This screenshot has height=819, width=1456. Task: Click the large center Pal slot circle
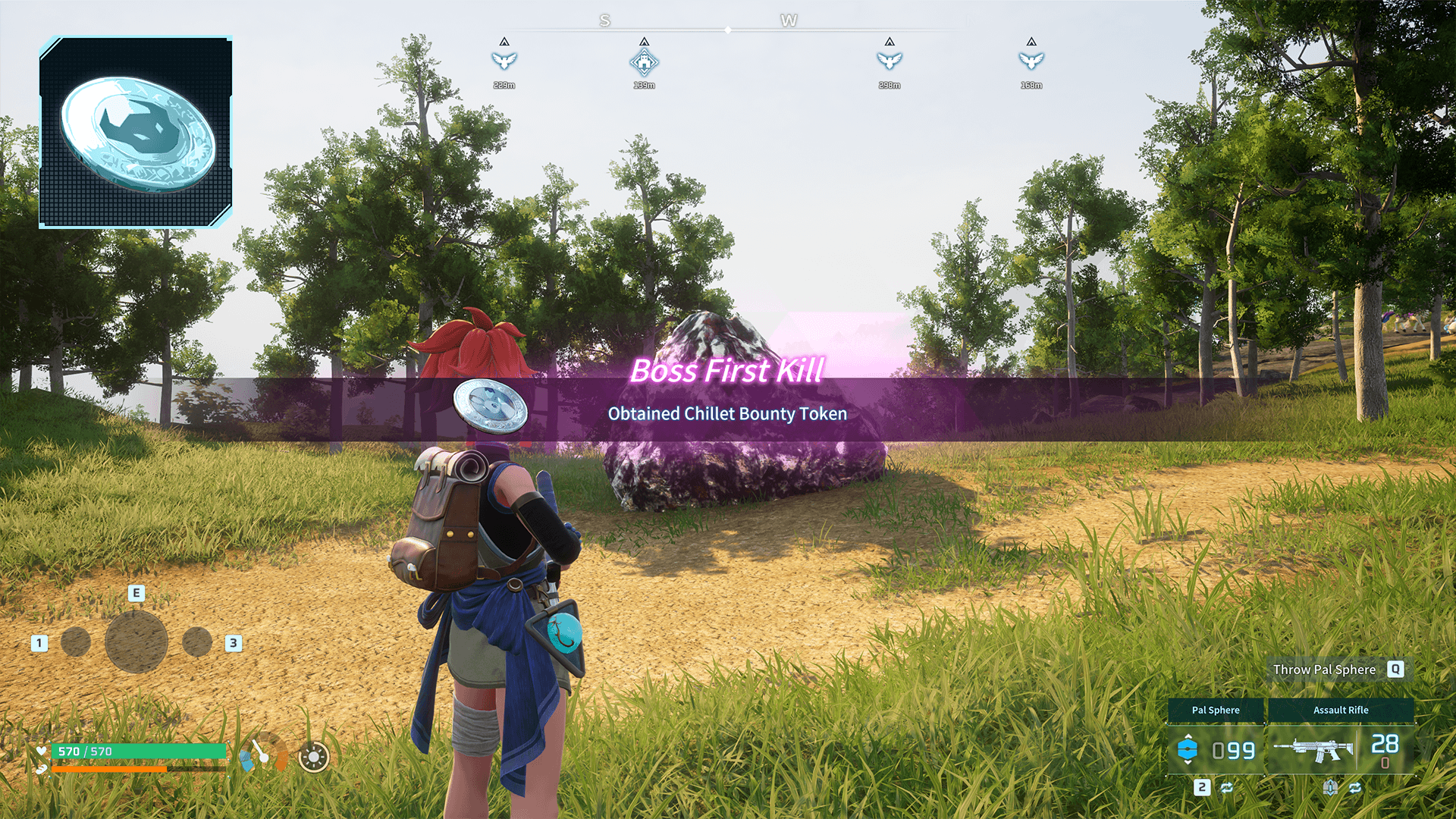tap(136, 642)
